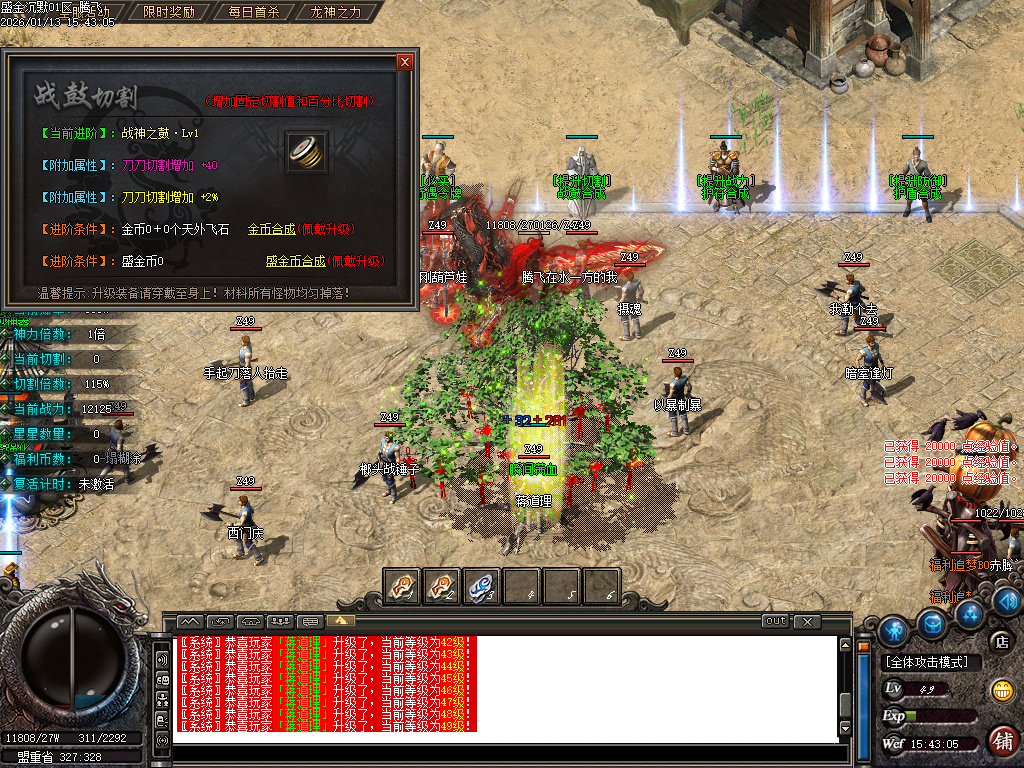This screenshot has height=768, width=1024.
Task: Select the war drum item slot
Action: (306, 150)
